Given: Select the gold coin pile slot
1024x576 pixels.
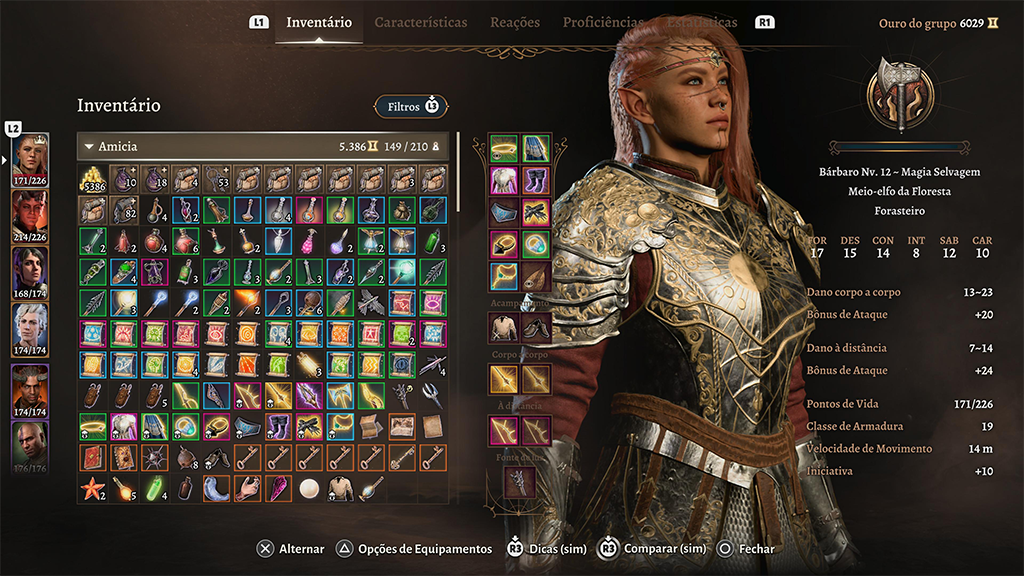Looking at the screenshot, I should point(94,179).
